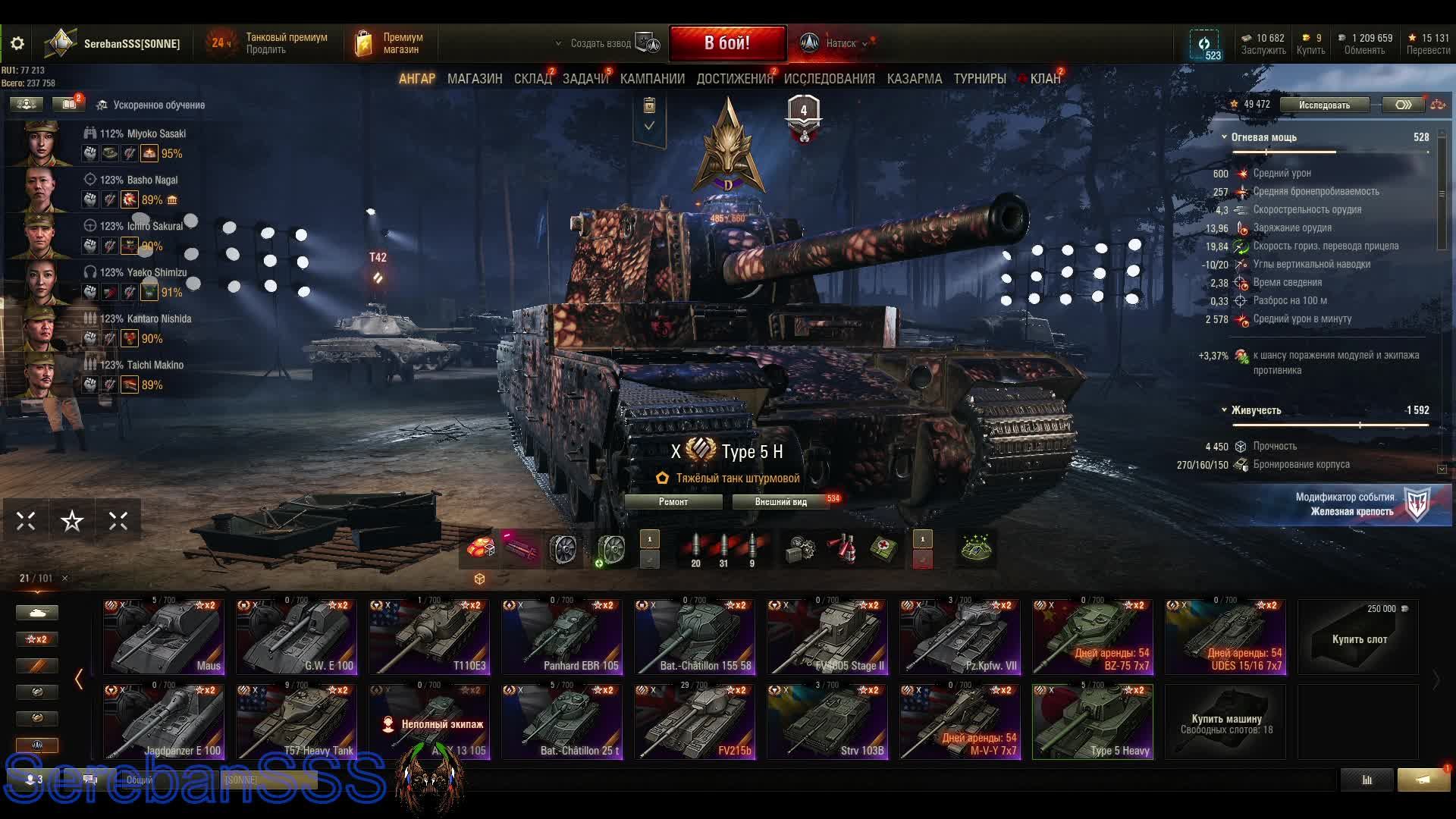
Task: Go to the КАЗАРМА tab
Action: click(x=915, y=79)
